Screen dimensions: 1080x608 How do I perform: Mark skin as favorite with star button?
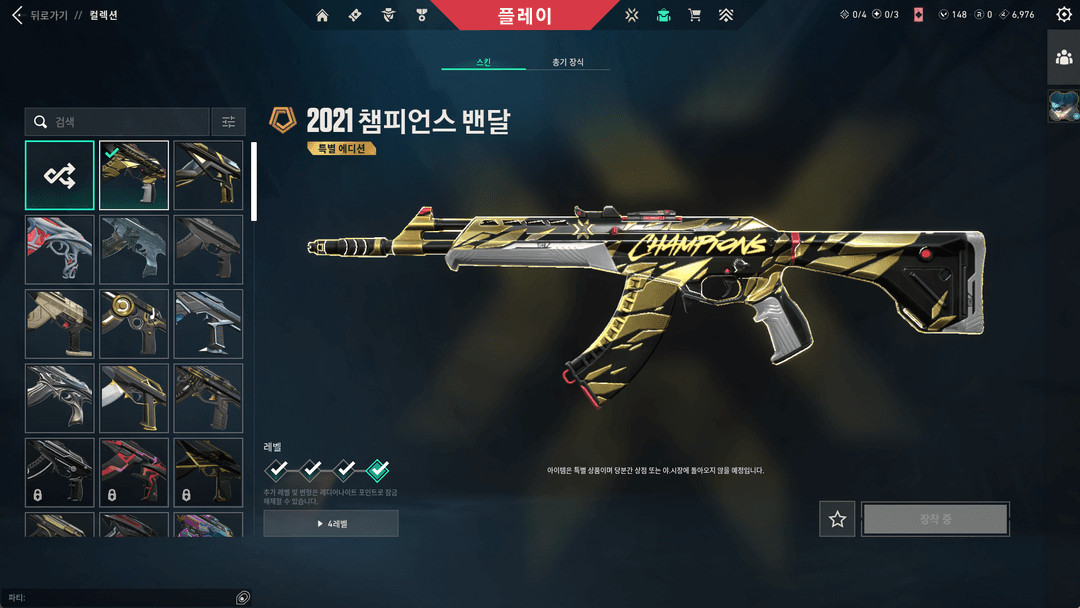coord(837,519)
